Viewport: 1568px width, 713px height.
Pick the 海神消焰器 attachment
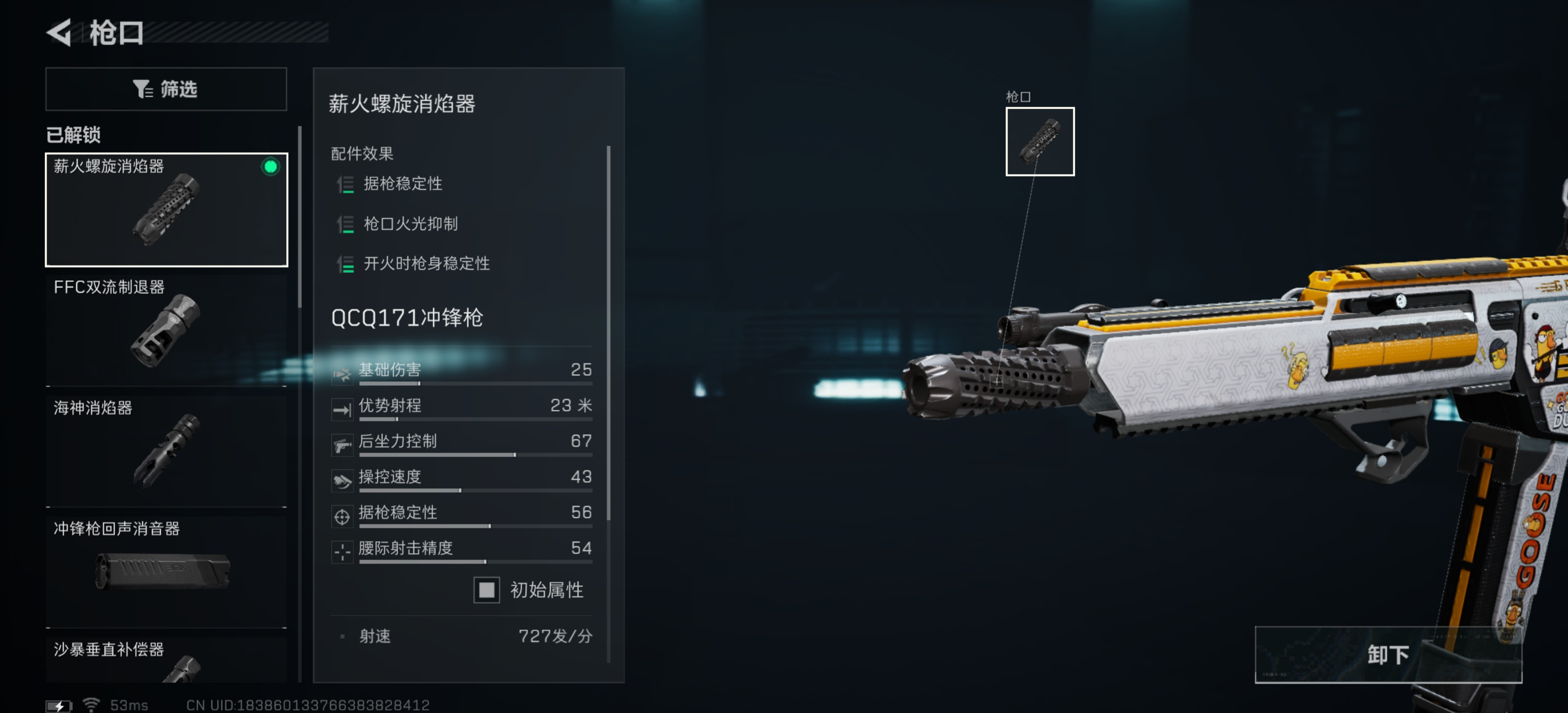pyautogui.click(x=166, y=450)
